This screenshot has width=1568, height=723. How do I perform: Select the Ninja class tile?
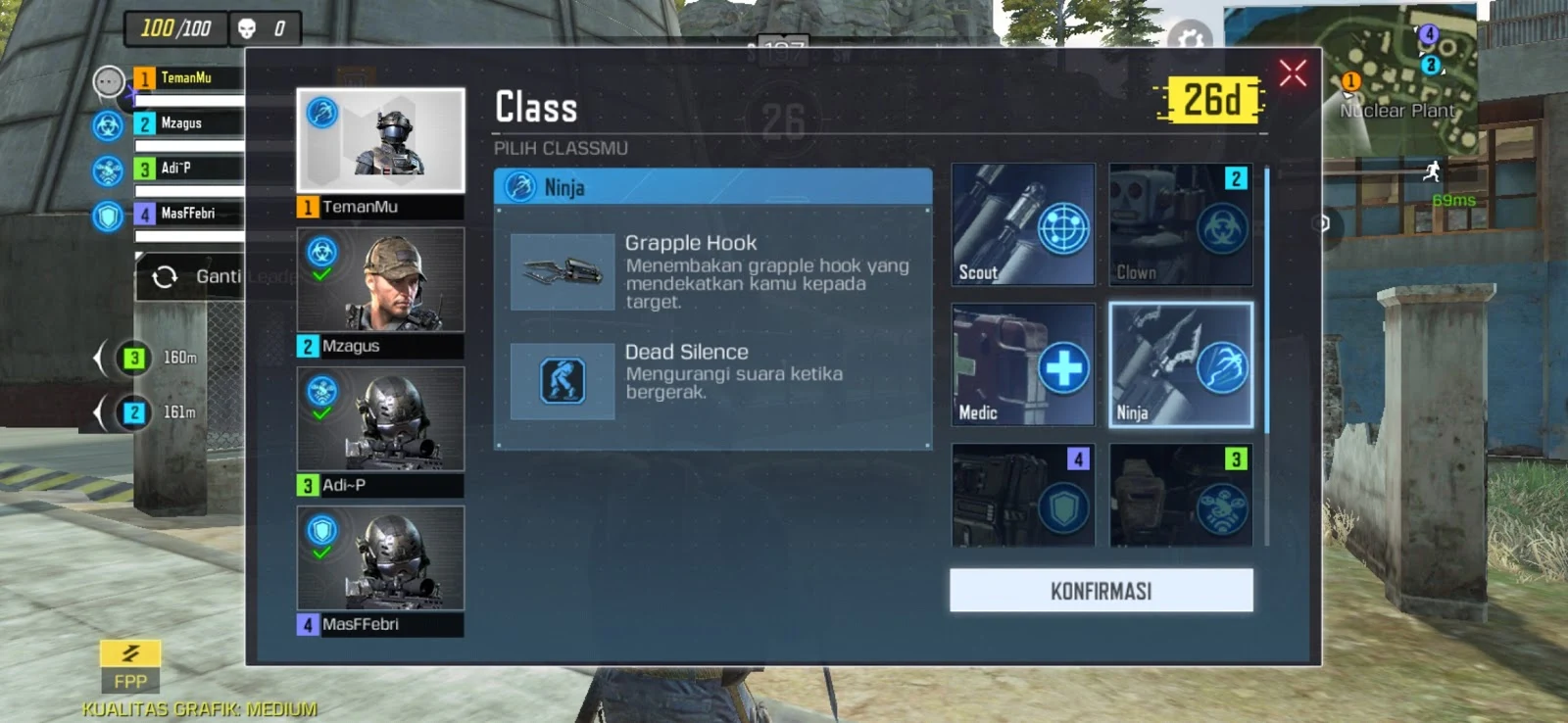click(1180, 364)
